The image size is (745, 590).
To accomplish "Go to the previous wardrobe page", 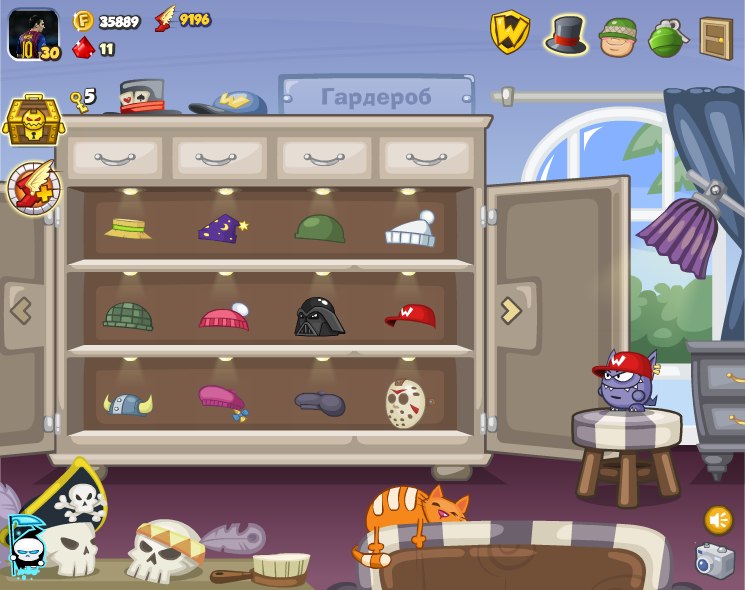I will click(21, 310).
